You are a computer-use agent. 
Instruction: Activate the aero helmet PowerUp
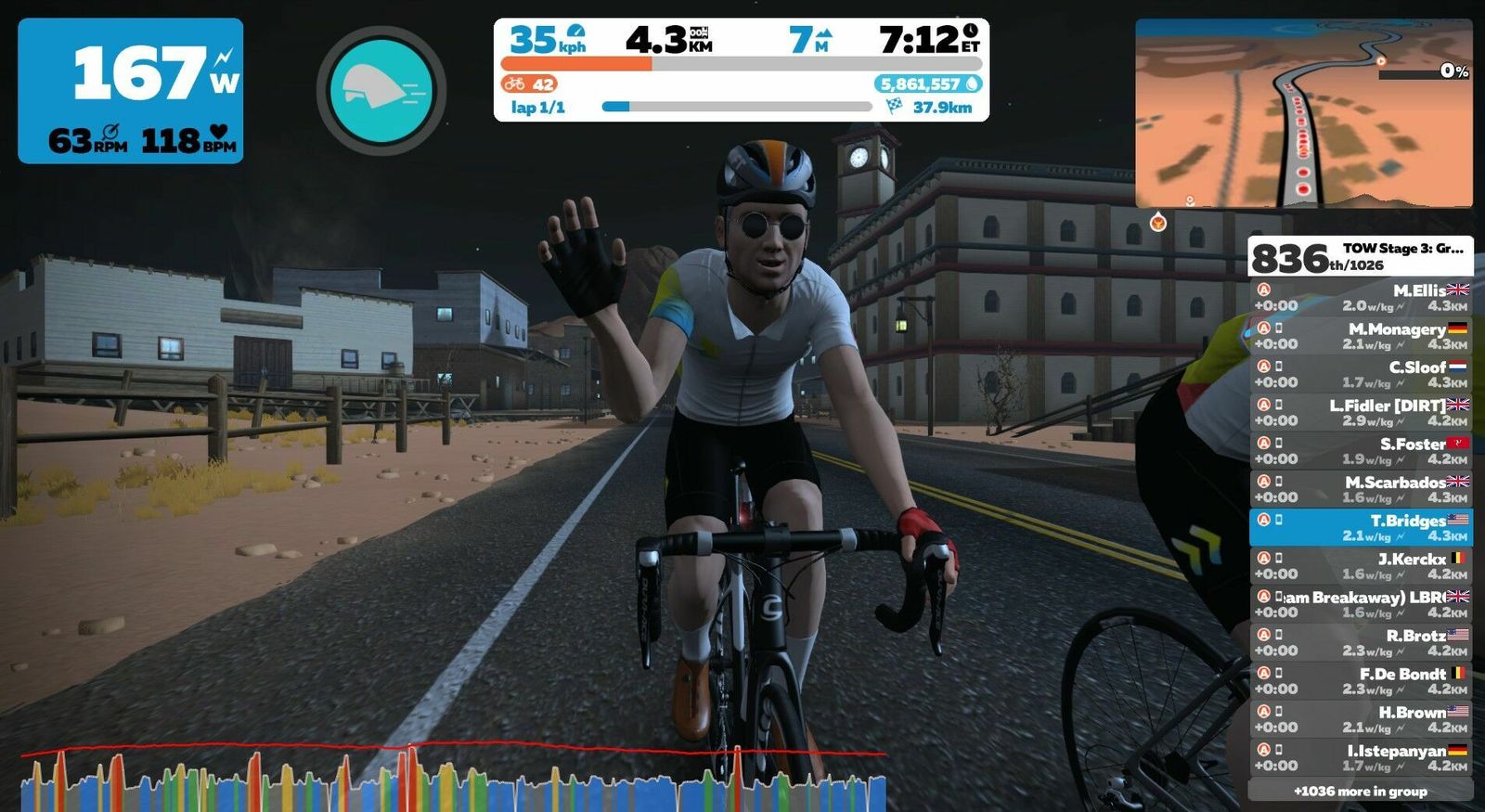point(381,91)
